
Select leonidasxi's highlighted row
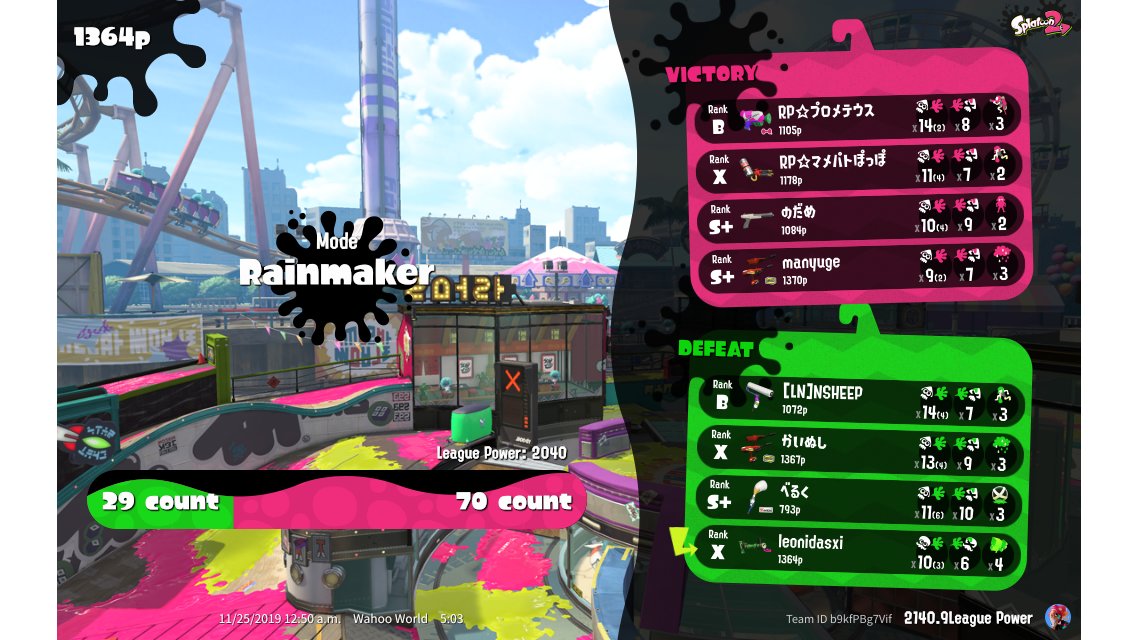(x=857, y=550)
